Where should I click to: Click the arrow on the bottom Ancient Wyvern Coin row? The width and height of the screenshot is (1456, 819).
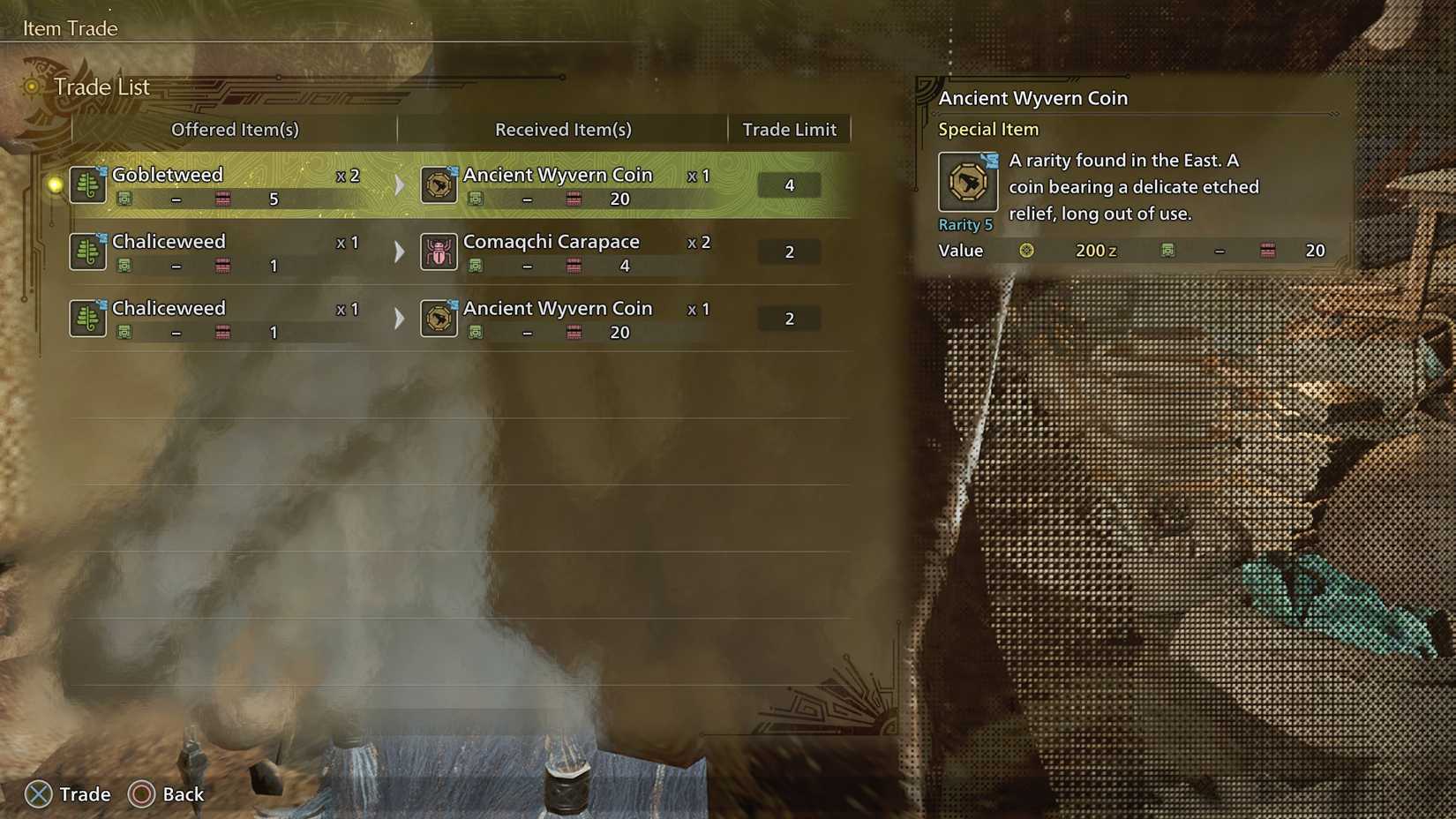[x=399, y=319]
